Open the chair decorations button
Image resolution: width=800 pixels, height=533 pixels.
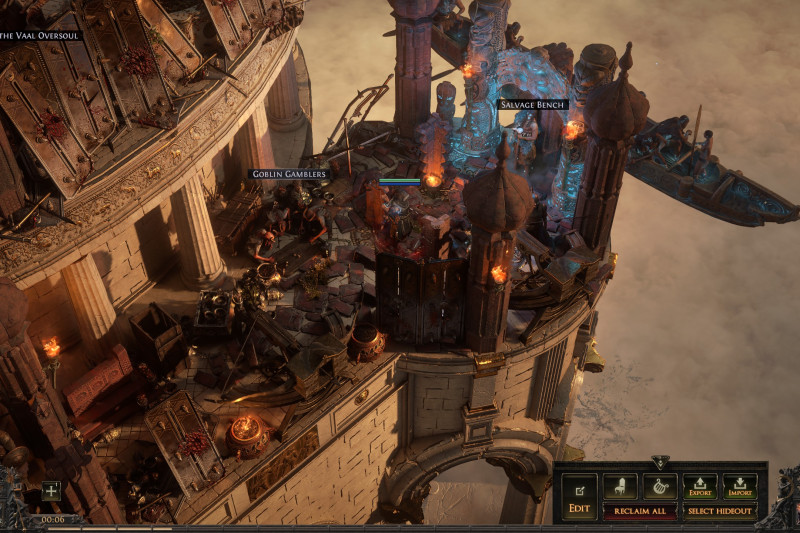(x=620, y=487)
